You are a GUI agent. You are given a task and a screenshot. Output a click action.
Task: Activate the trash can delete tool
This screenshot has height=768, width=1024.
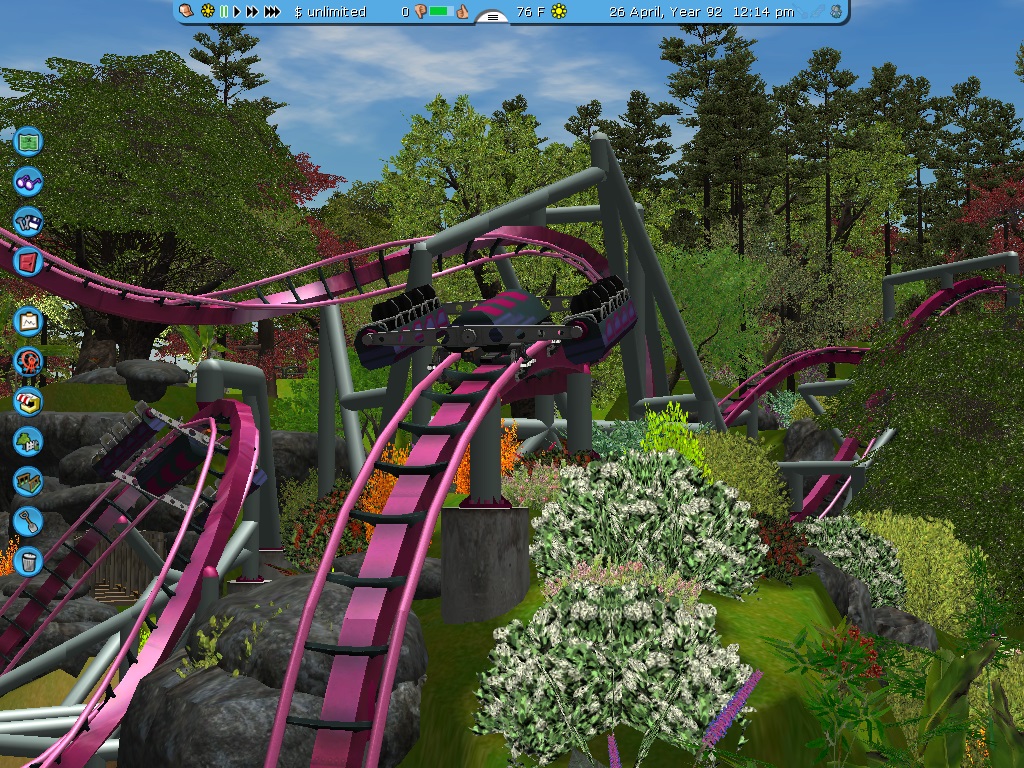pyautogui.click(x=29, y=560)
